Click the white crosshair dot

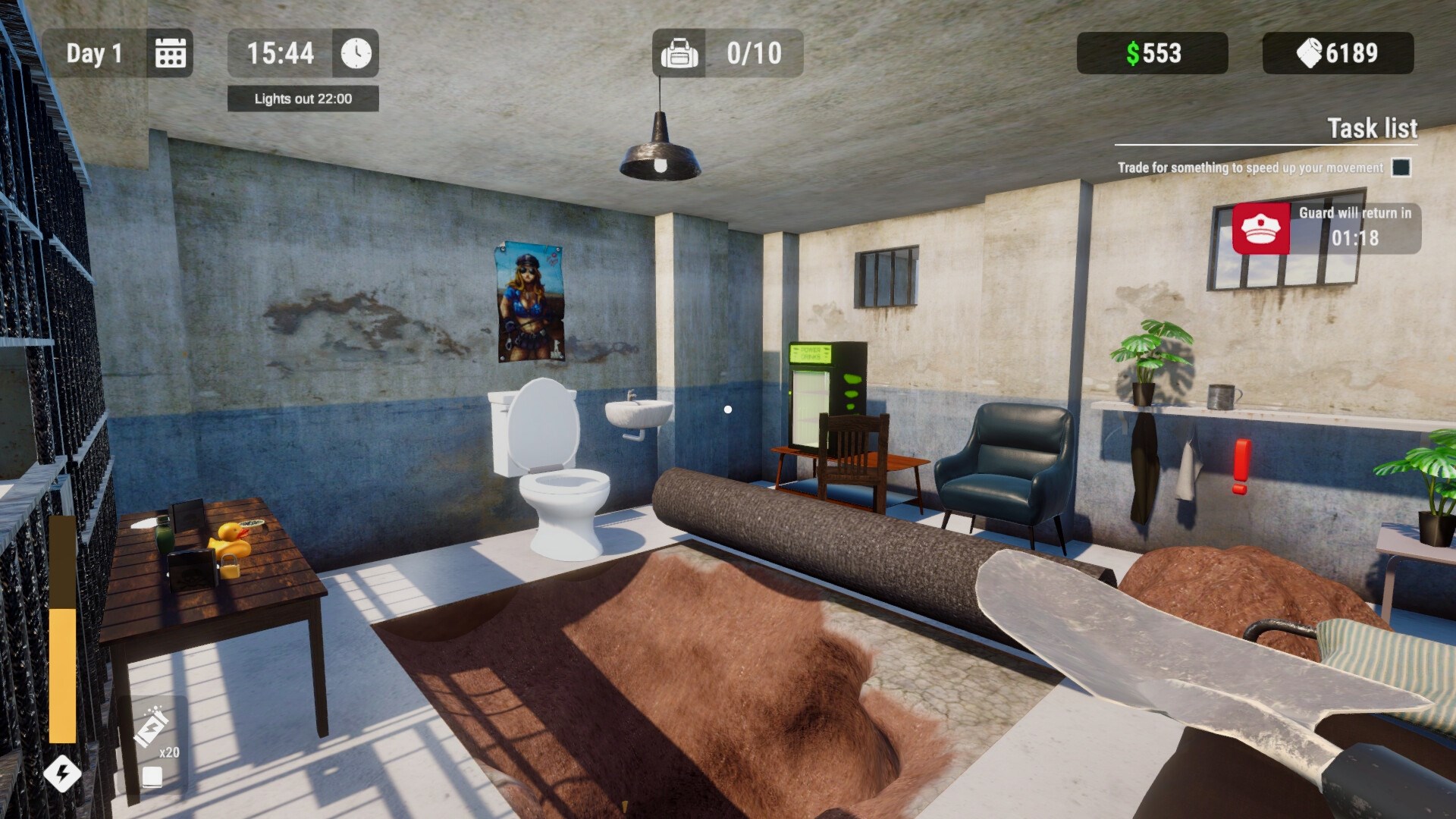point(729,409)
